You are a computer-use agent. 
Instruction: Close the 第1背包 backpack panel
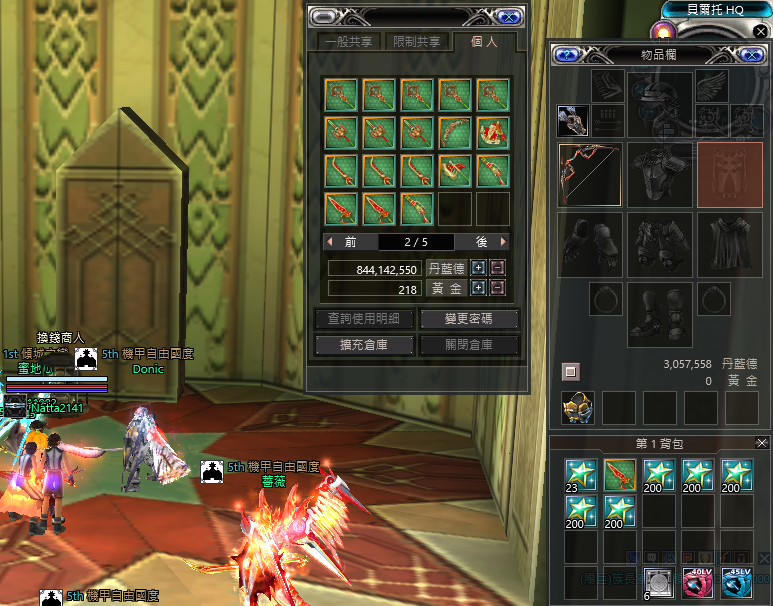[x=762, y=443]
